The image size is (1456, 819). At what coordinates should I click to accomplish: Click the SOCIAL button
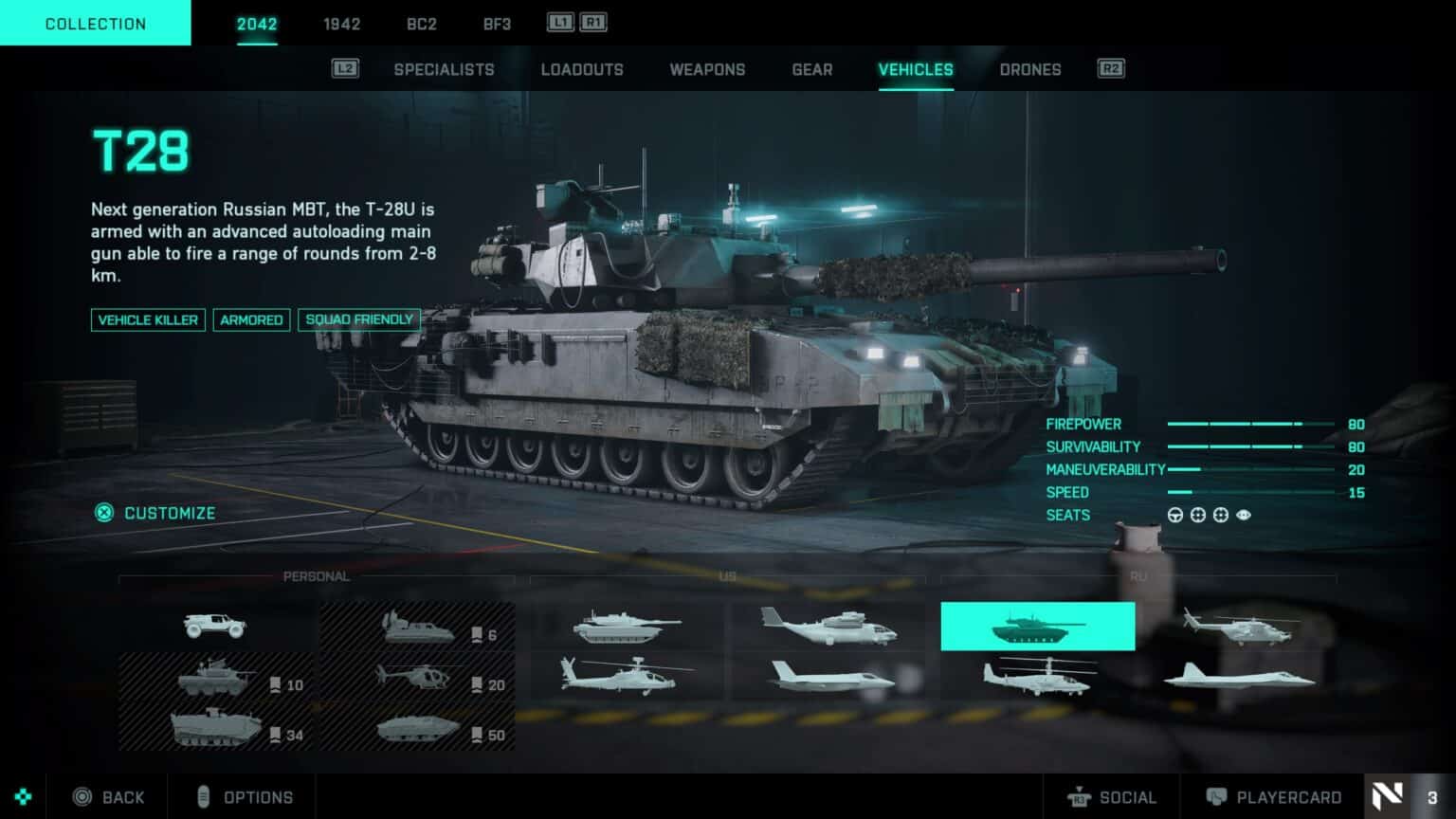pos(1115,796)
